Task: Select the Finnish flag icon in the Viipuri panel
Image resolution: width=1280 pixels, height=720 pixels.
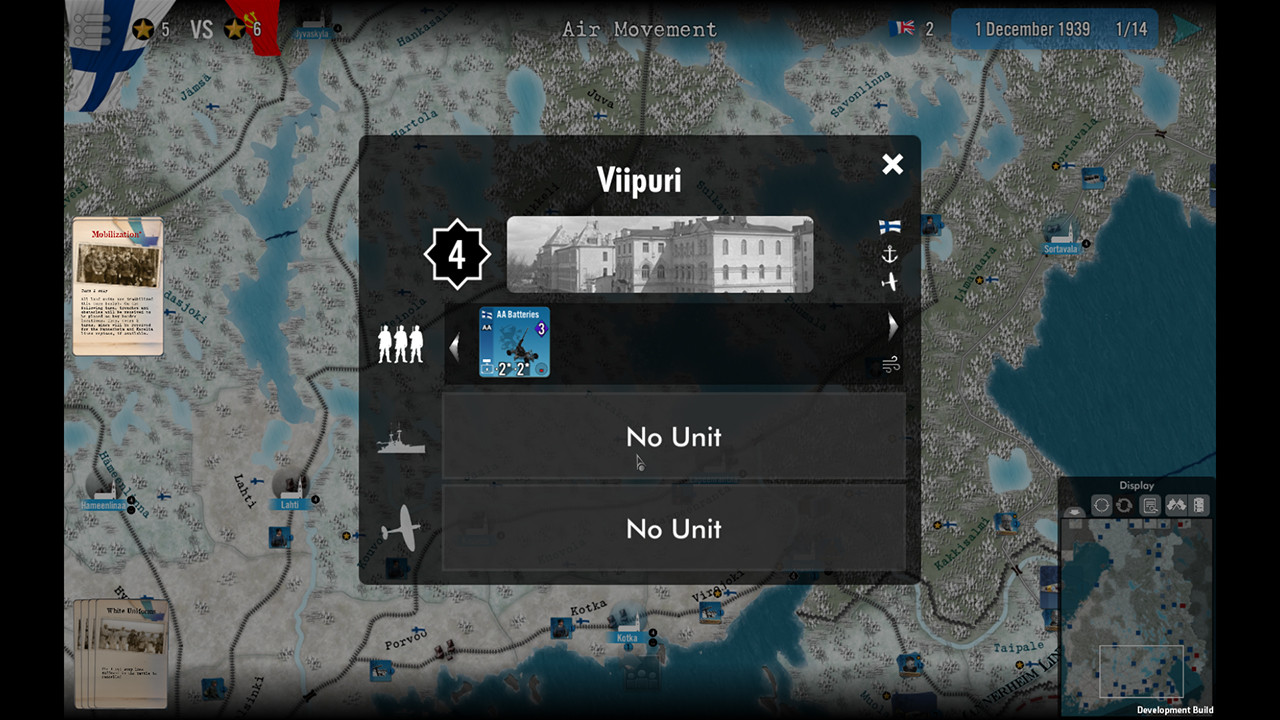Action: click(889, 226)
